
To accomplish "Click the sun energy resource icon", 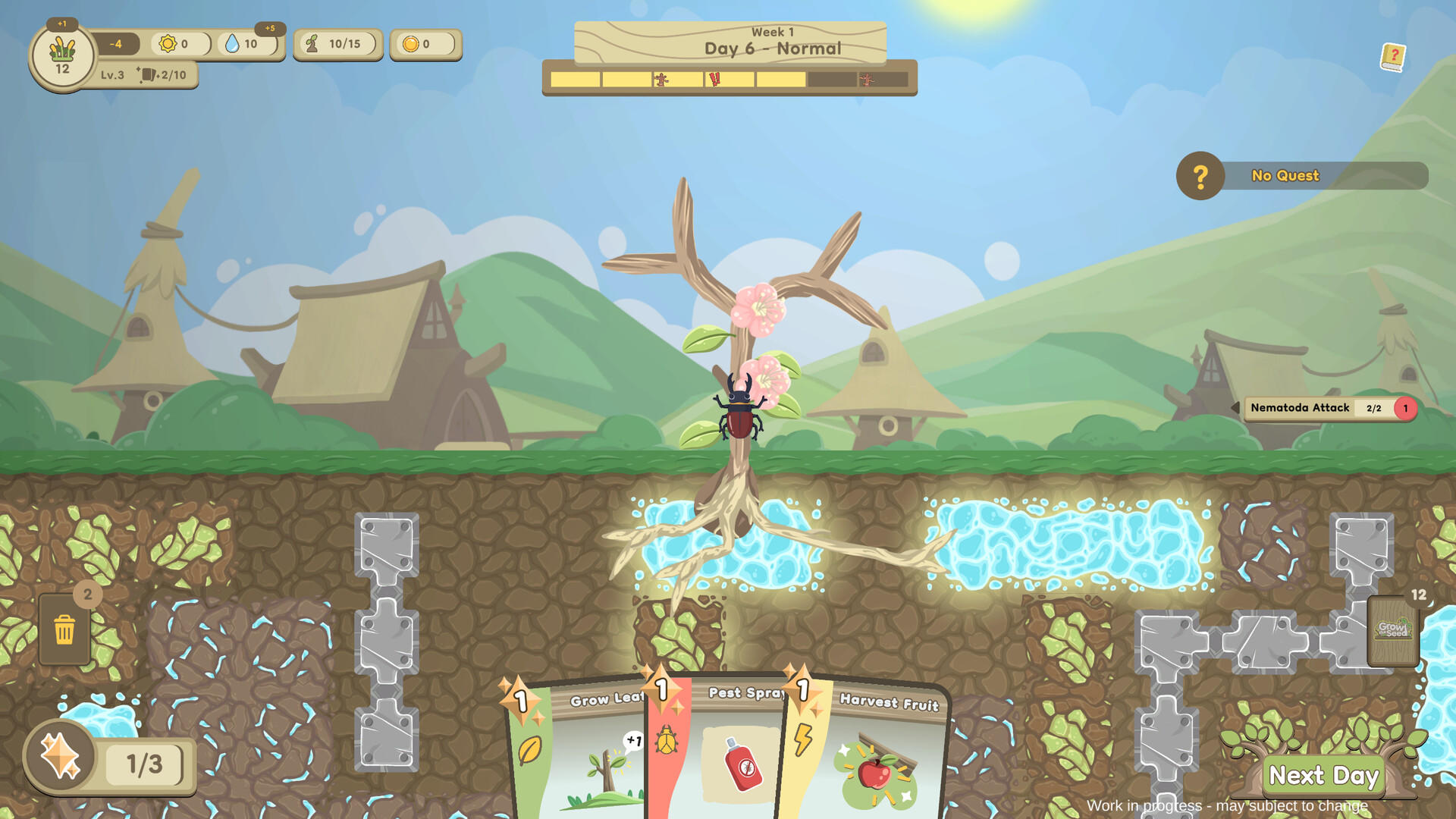I will tap(168, 43).
